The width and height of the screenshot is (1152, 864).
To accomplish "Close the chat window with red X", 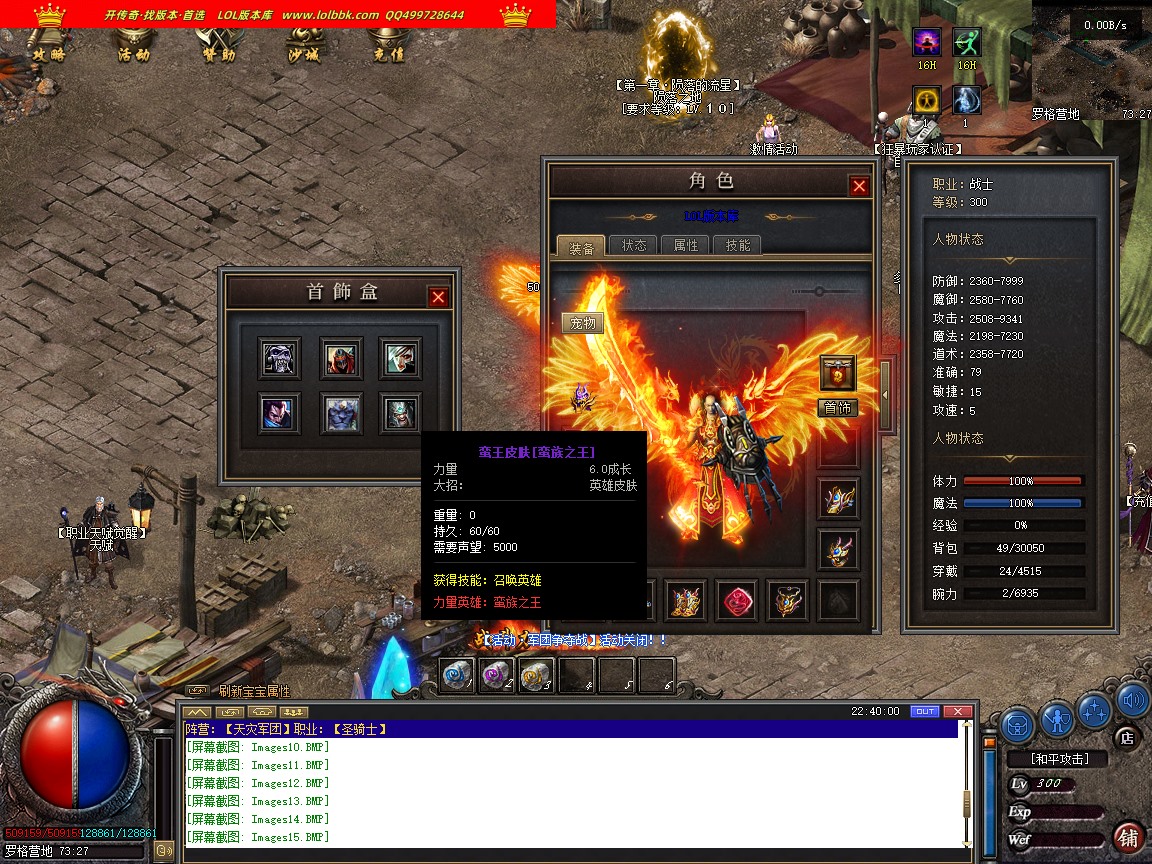I will pyautogui.click(x=958, y=711).
